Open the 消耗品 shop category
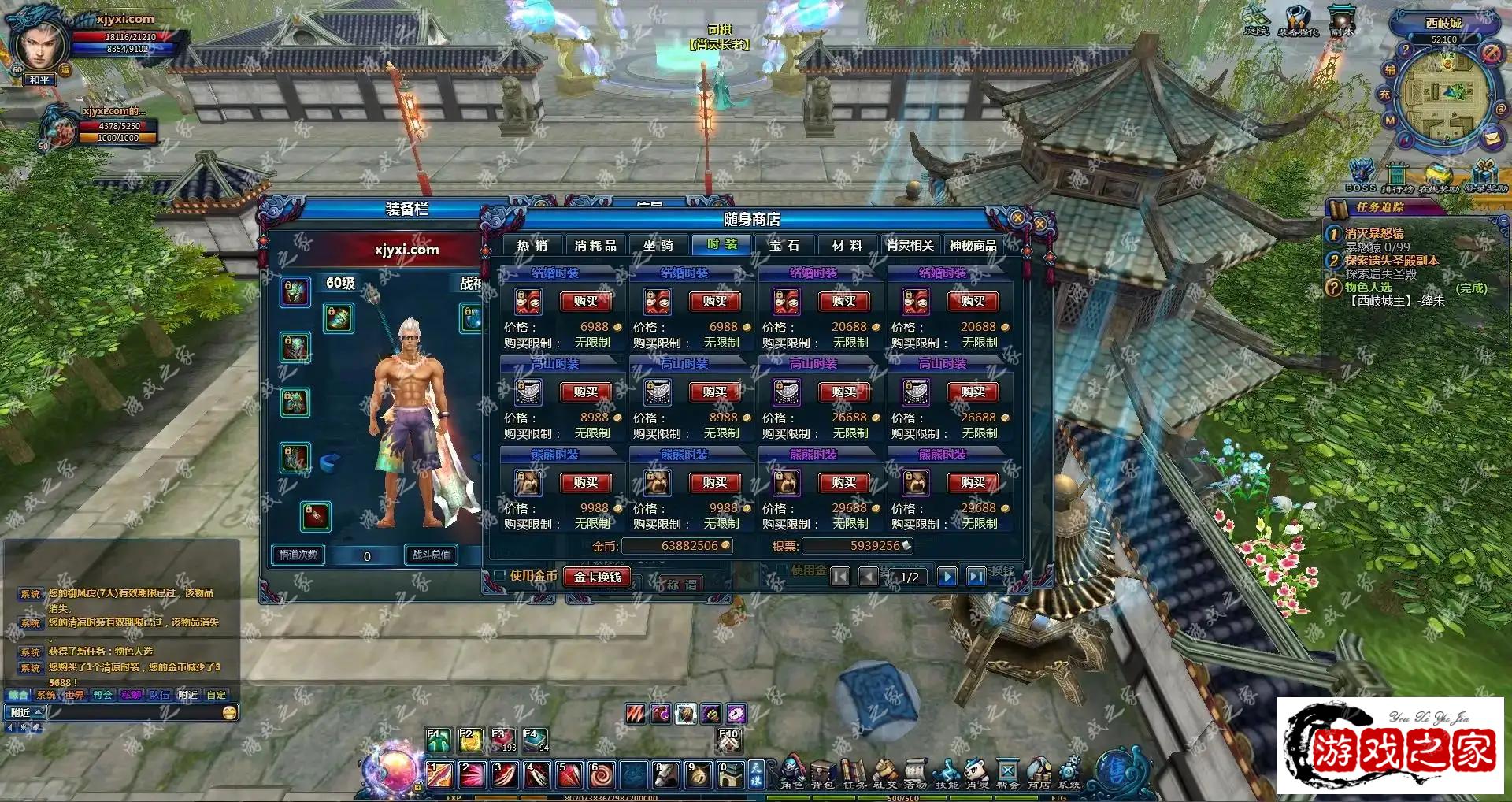The width and height of the screenshot is (1512, 802). tap(595, 246)
